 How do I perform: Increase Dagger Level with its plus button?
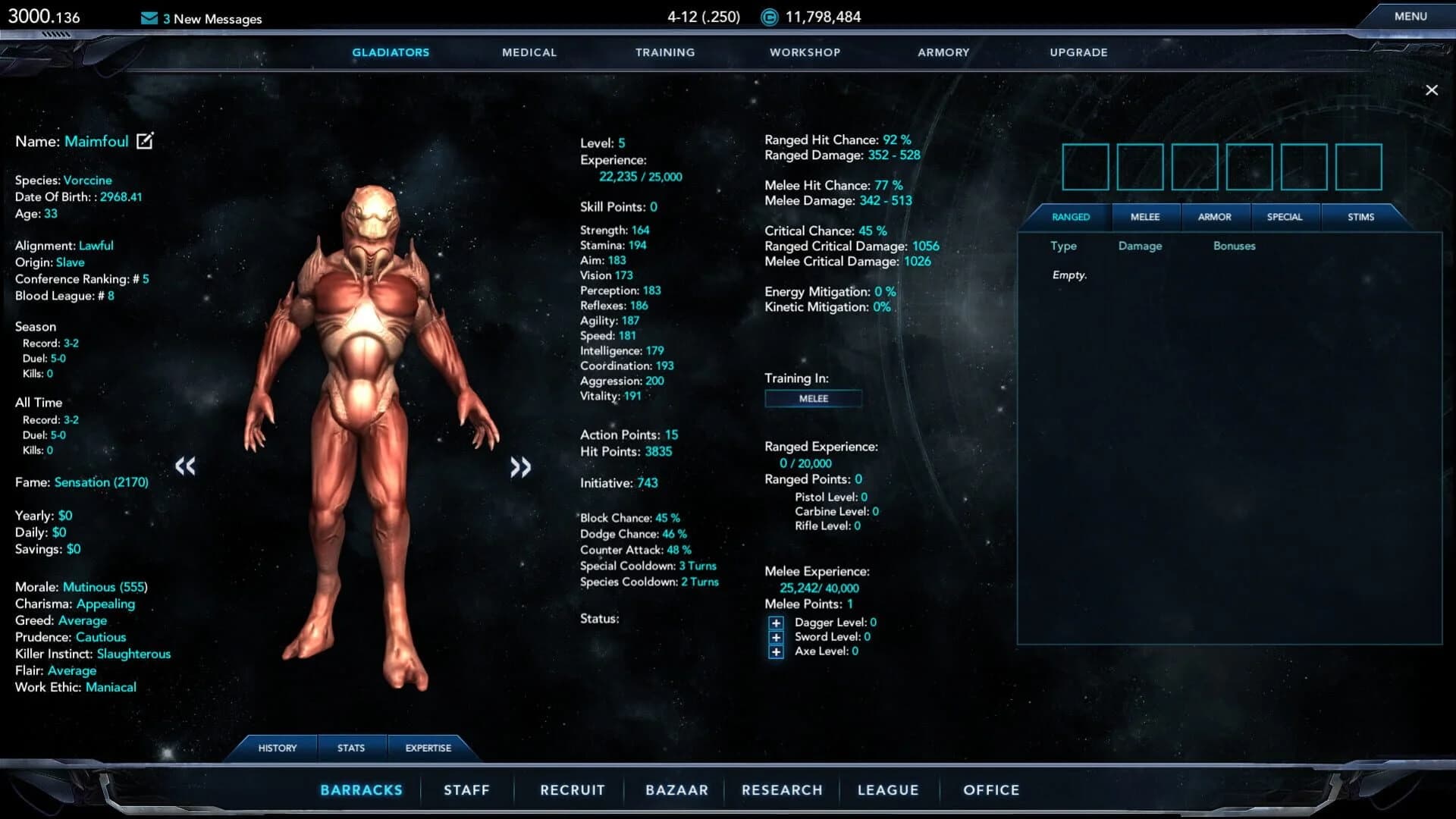pyautogui.click(x=776, y=622)
